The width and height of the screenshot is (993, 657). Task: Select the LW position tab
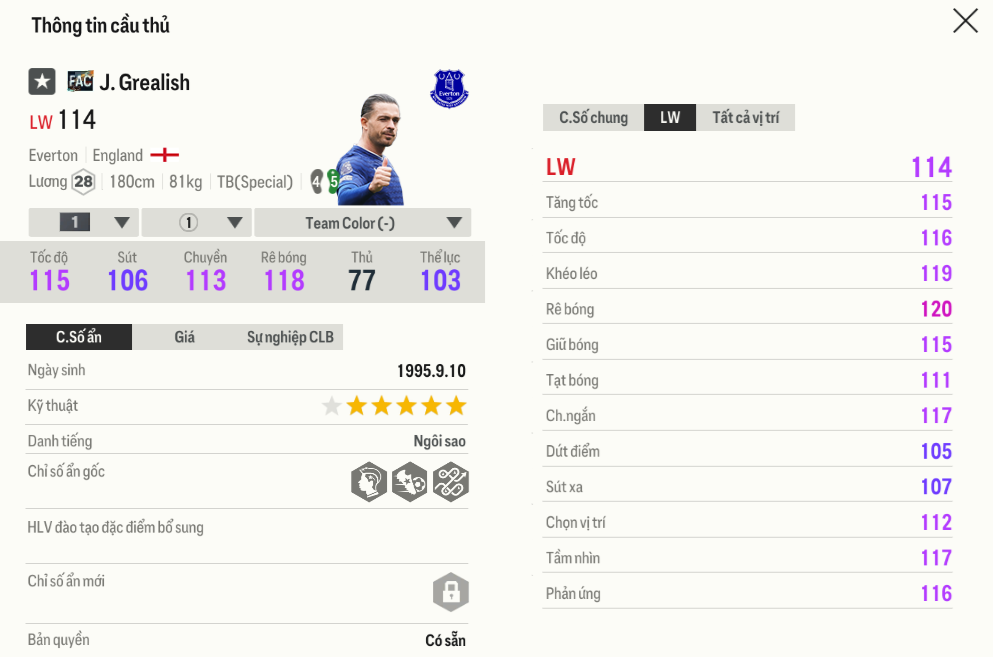(670, 118)
